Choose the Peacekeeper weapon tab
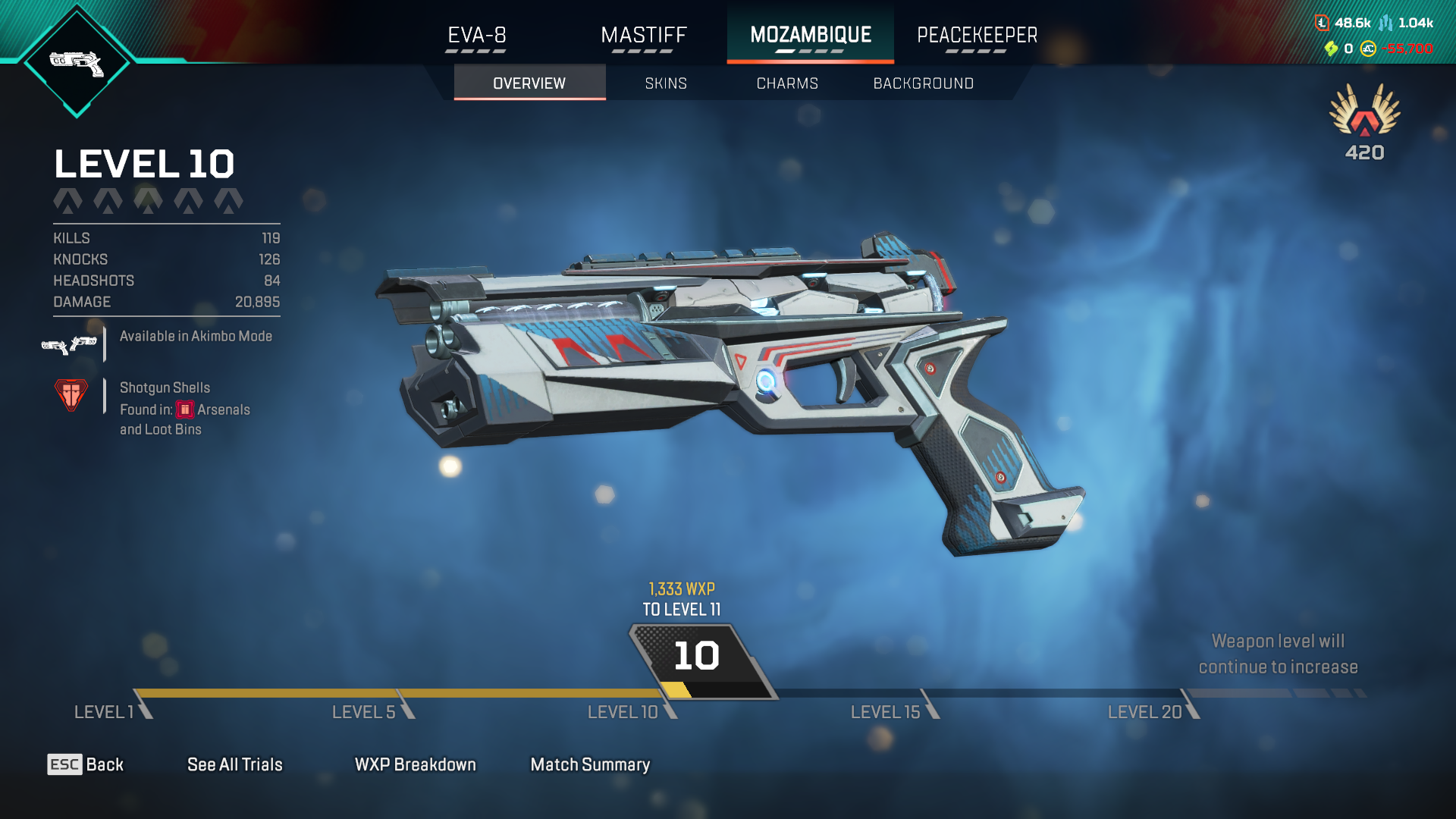The height and width of the screenshot is (819, 1456). (977, 36)
